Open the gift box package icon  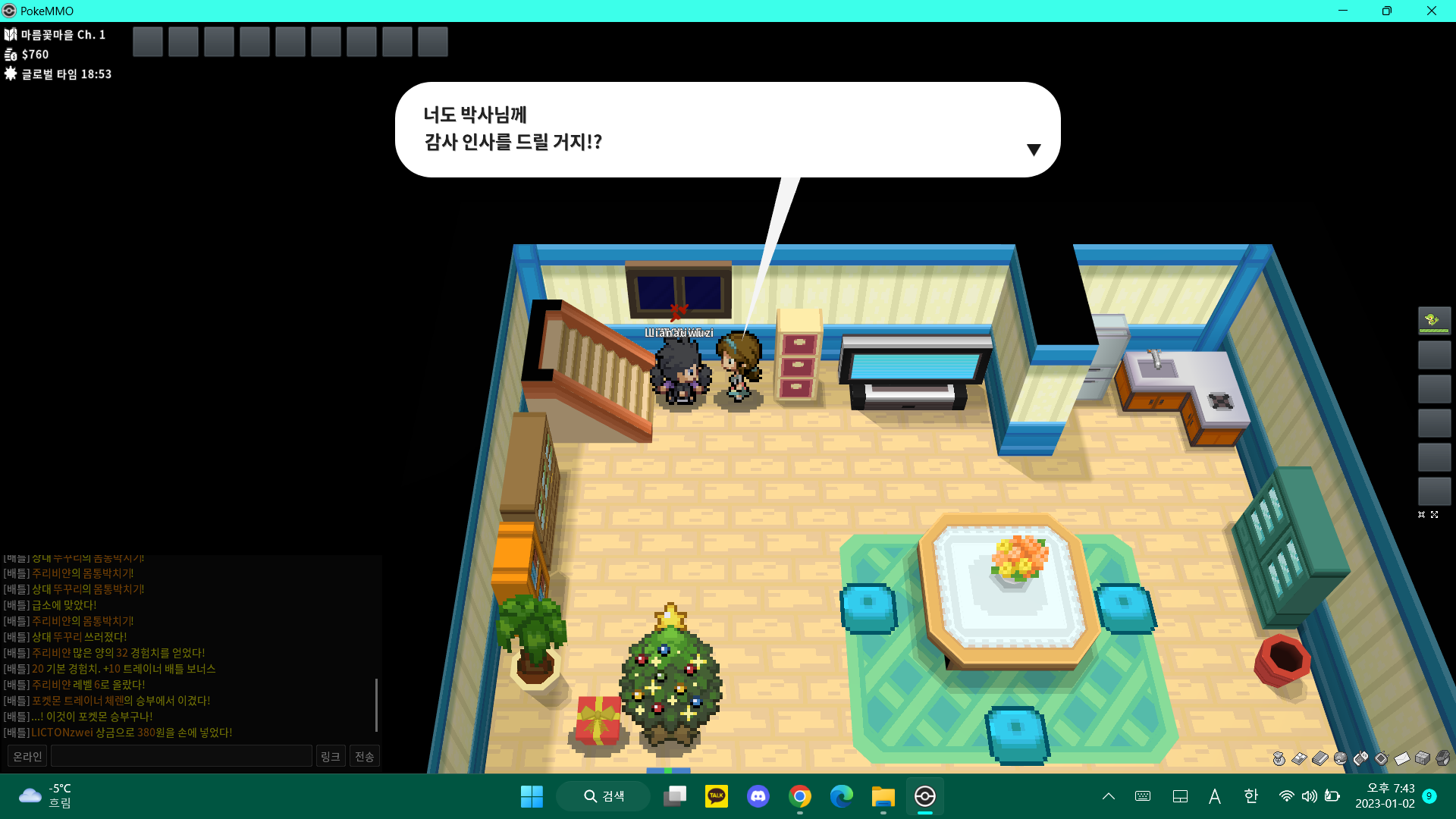tap(1423, 758)
